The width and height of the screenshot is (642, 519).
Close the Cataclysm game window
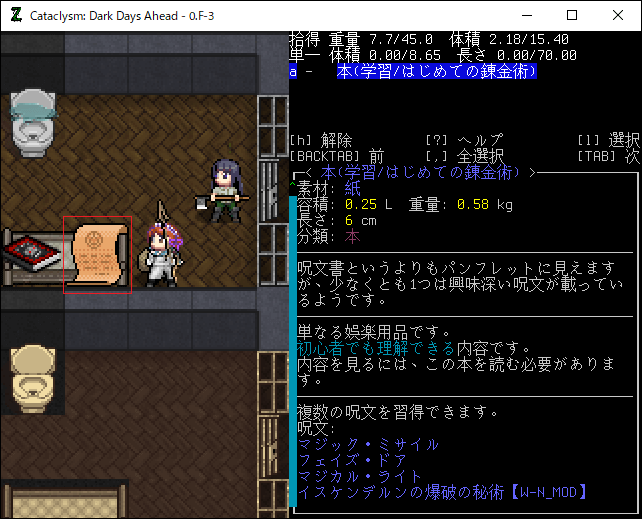click(x=618, y=16)
